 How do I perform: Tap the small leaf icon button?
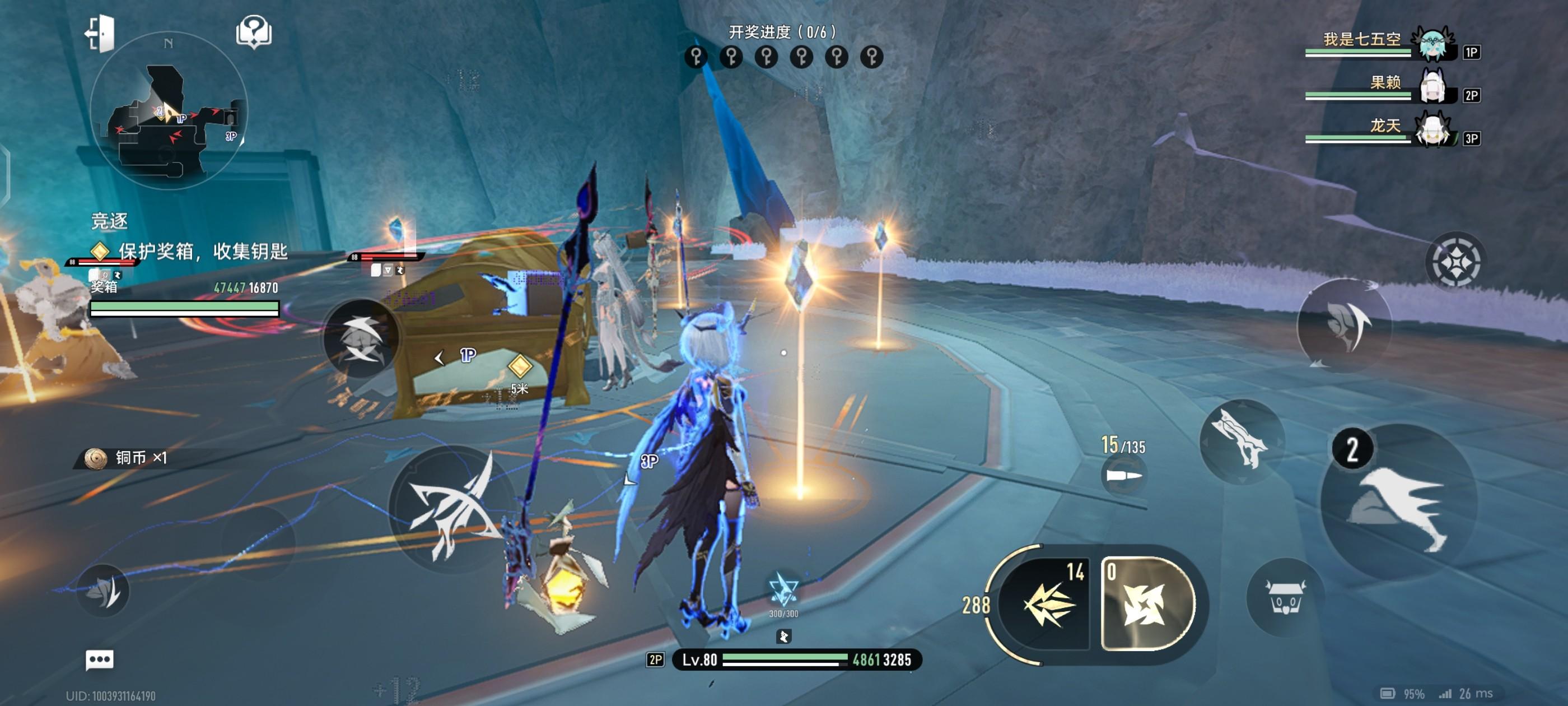104,589
